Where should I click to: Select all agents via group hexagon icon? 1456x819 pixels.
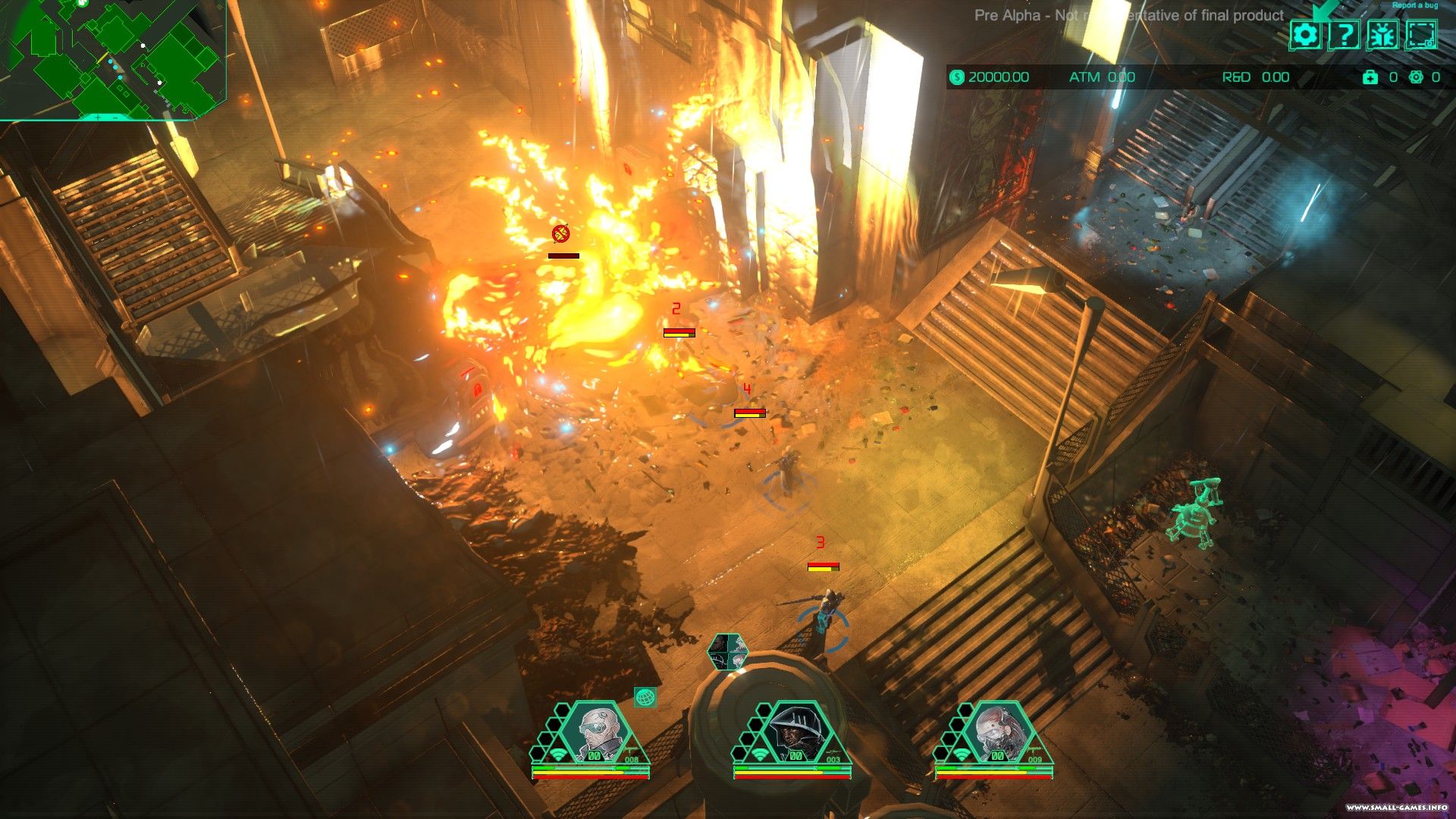tap(728, 652)
